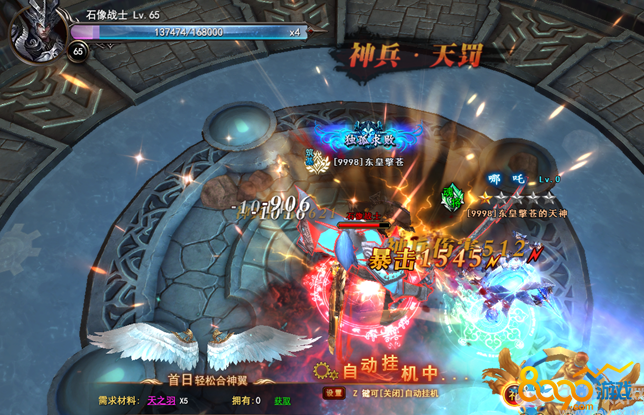Screen dimensions: 644x415
Task: Click the 设置 auto-battle settings button
Action: (325, 394)
